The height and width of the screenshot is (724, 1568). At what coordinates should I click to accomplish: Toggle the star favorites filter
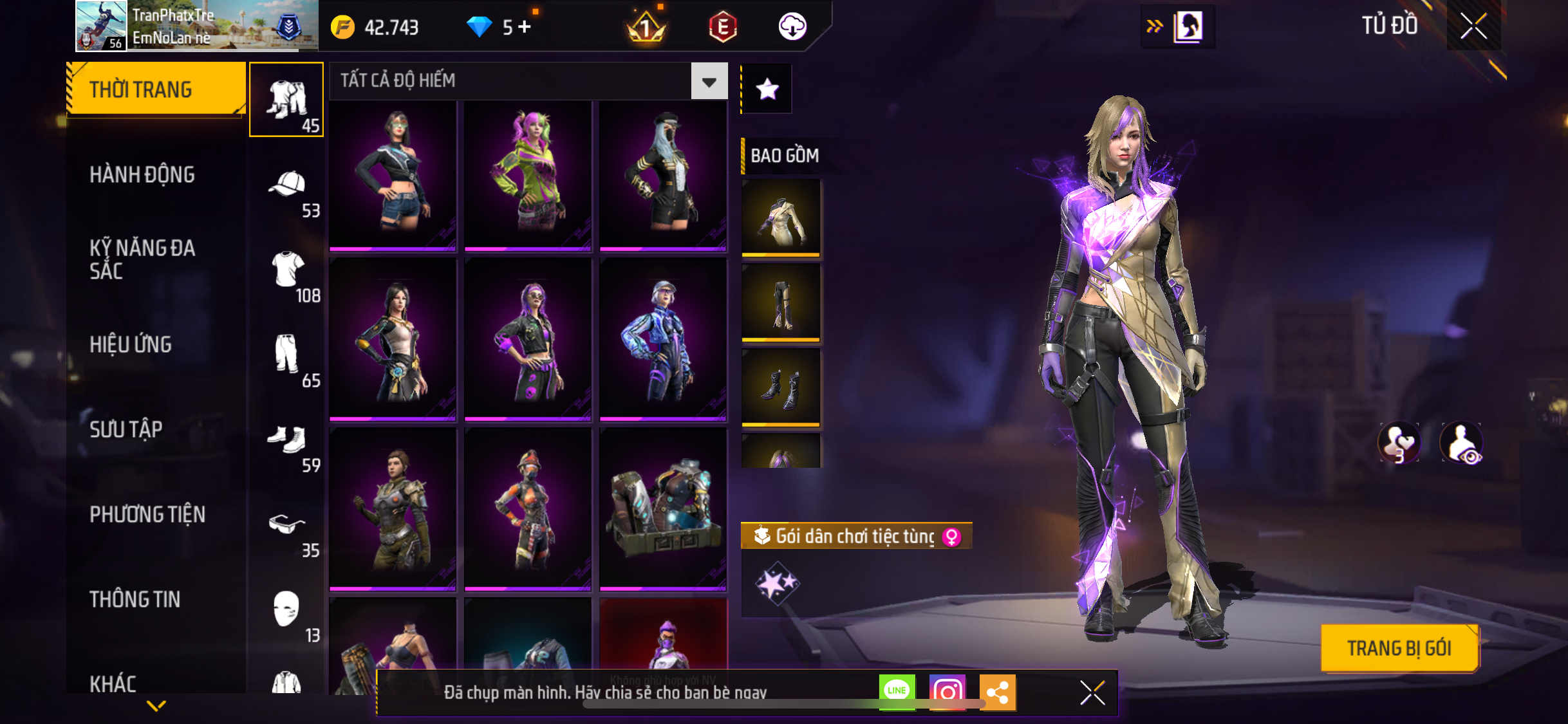click(x=767, y=89)
